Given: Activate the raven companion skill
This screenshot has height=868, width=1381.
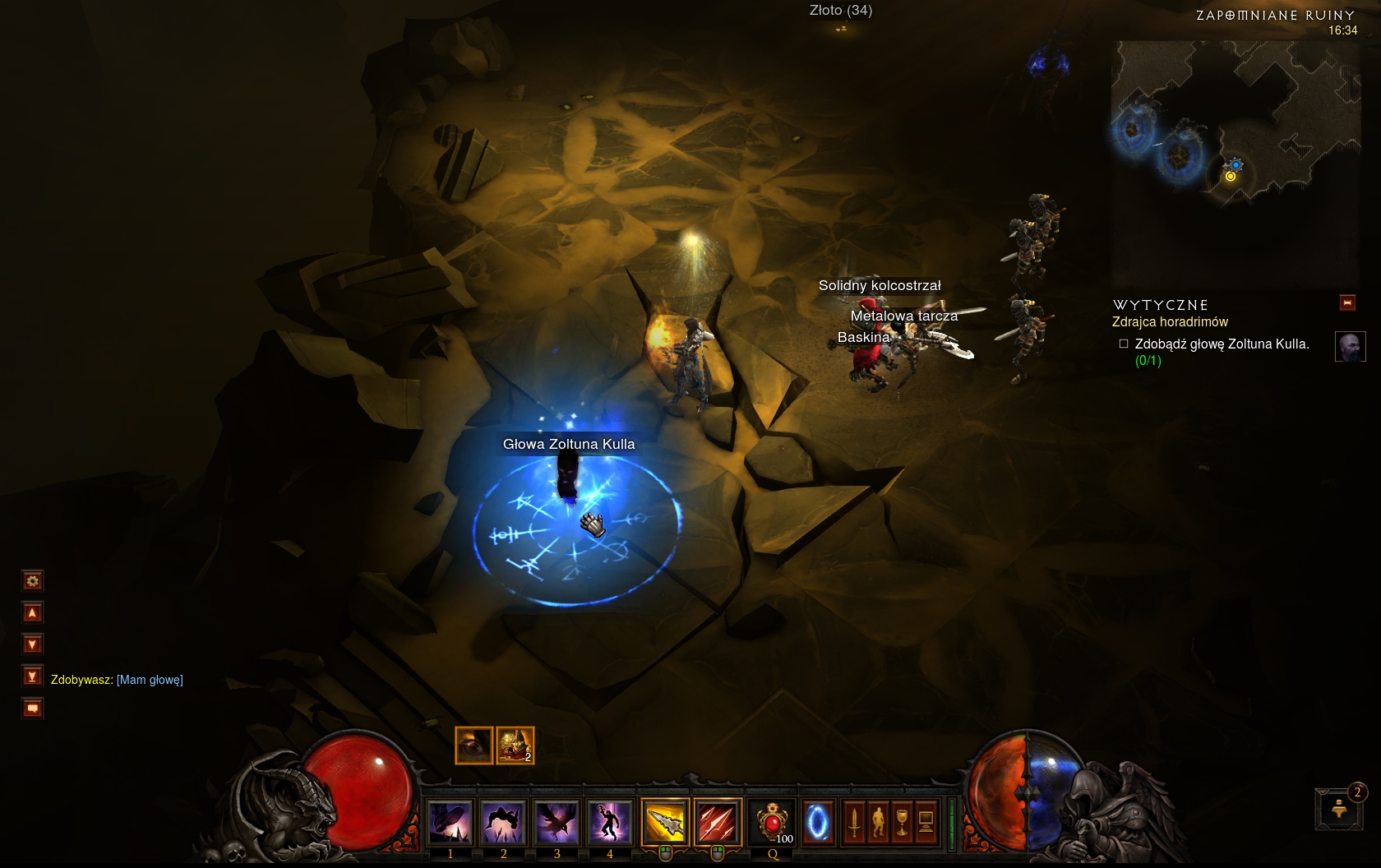Looking at the screenshot, I should [557, 822].
